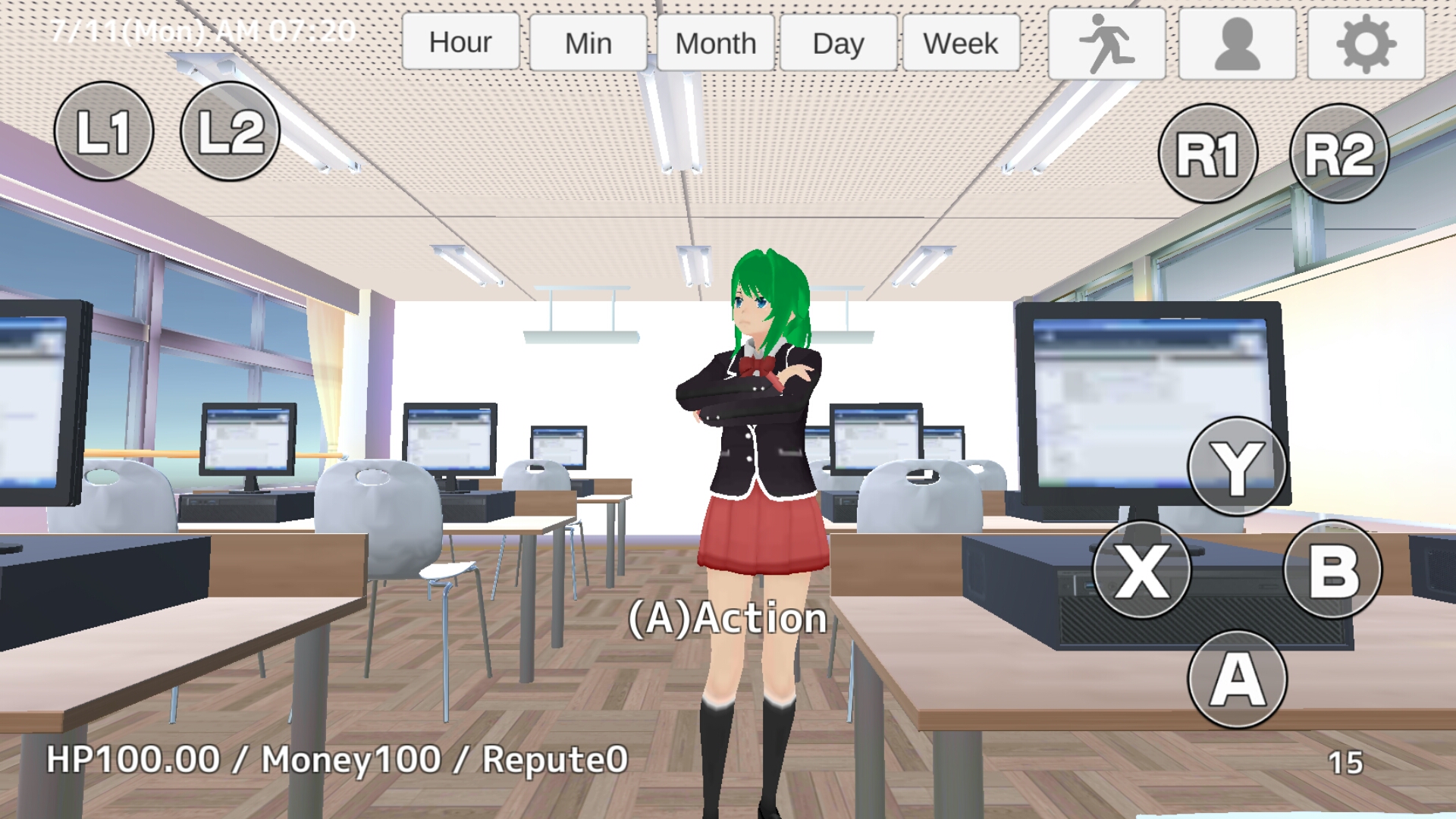1456x819 pixels.
Task: Open the settings gear icon
Action: (x=1365, y=42)
